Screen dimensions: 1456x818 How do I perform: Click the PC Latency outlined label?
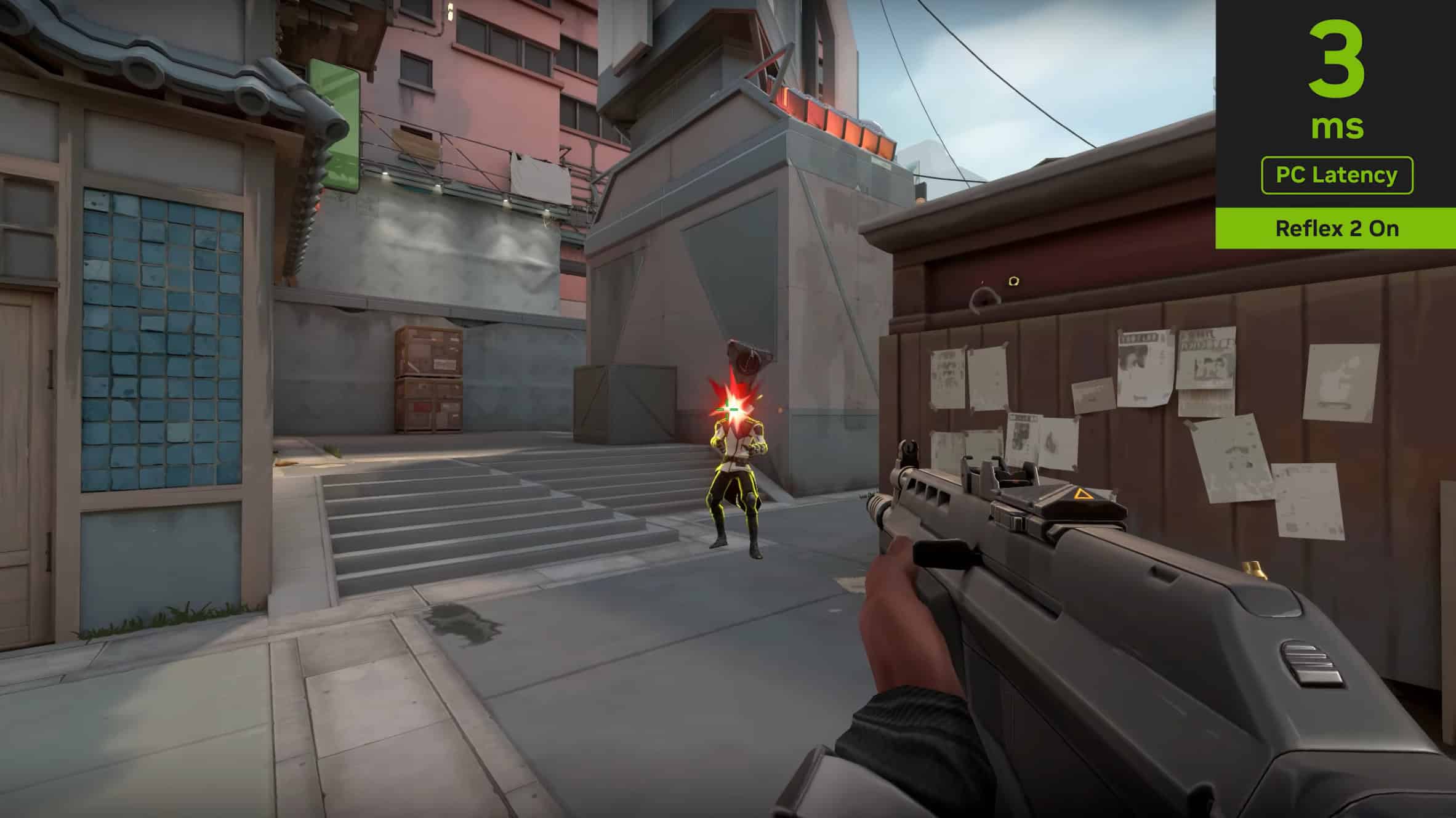(x=1337, y=176)
